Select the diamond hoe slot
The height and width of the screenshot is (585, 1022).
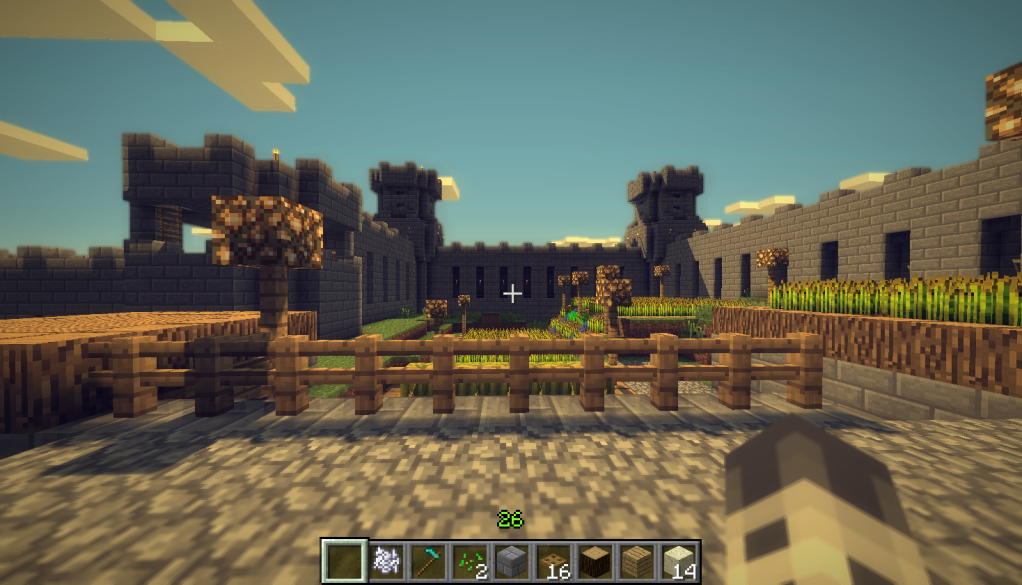428,560
